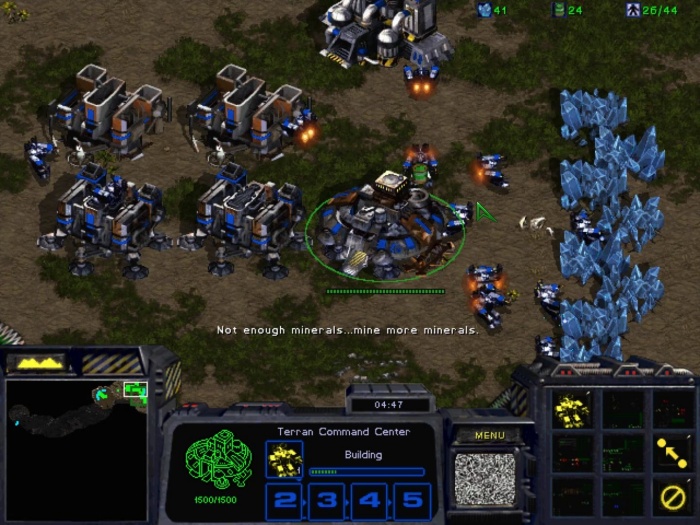Viewport: 700px width, 525px height.
Task: Cancel with the yellow circle-slash command
Action: 671,494
